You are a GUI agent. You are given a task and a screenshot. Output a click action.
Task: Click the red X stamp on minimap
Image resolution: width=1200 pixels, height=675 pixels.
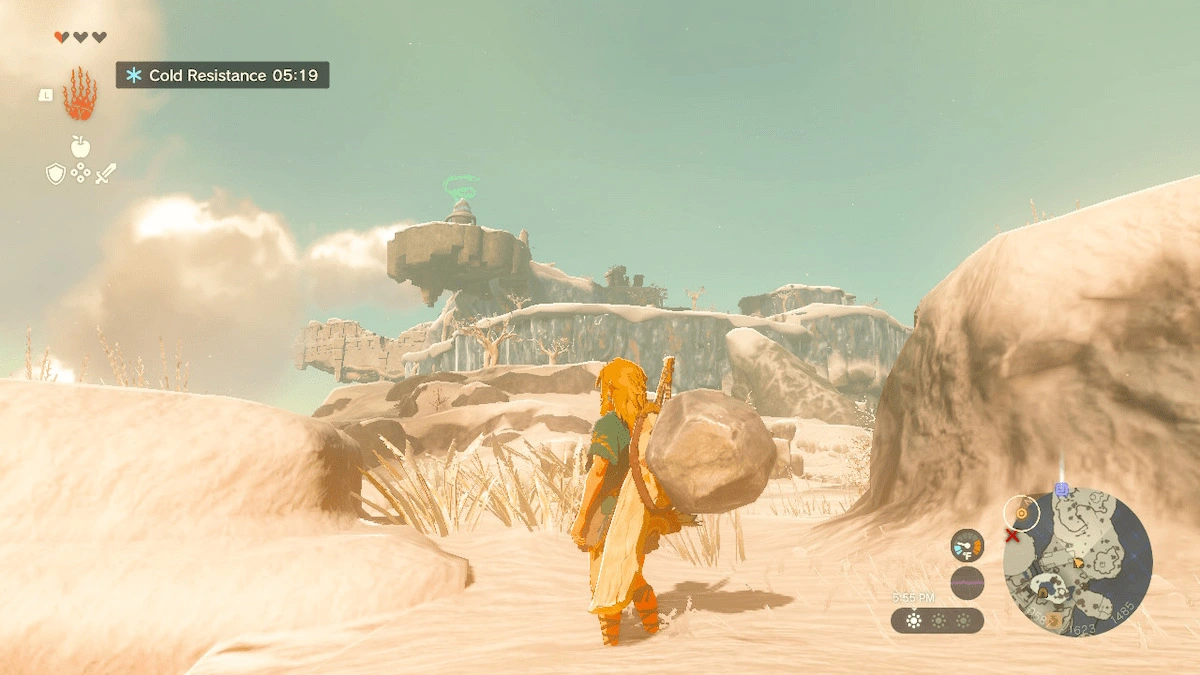[x=1011, y=537]
